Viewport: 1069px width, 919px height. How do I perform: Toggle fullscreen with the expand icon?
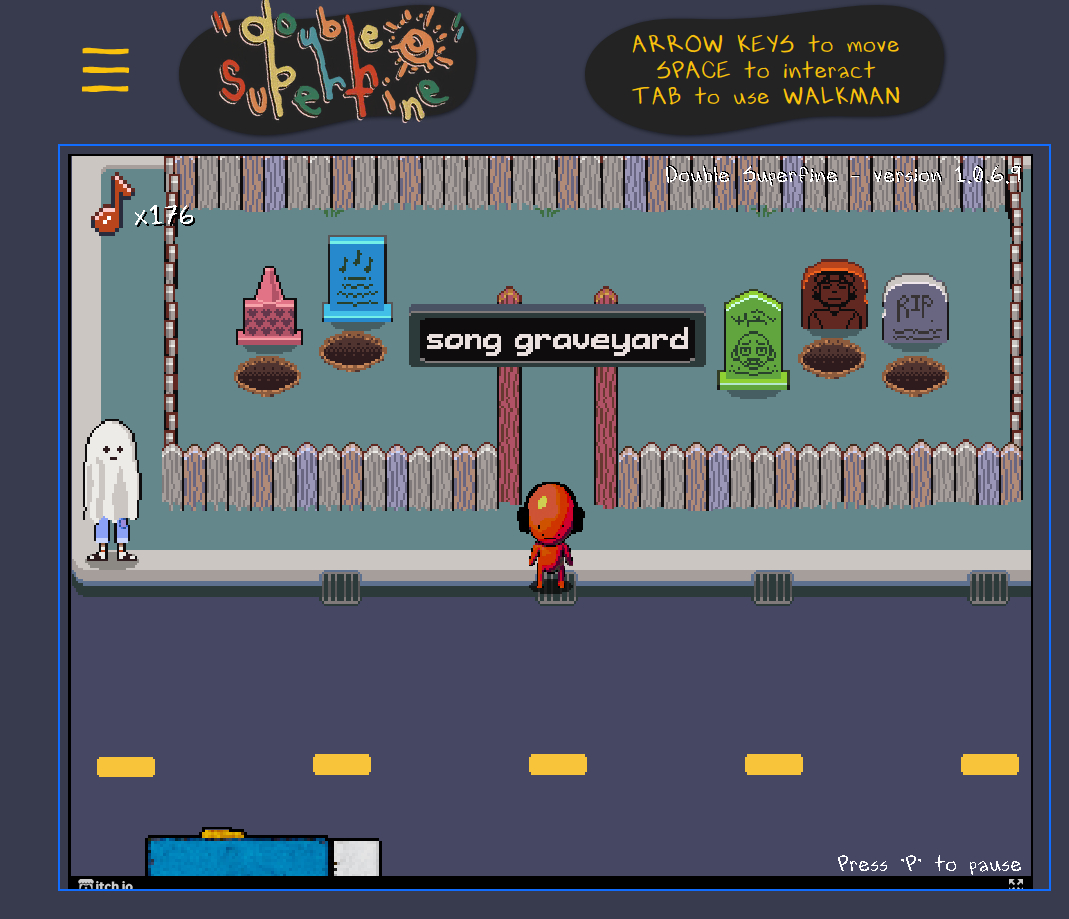click(x=1015, y=885)
